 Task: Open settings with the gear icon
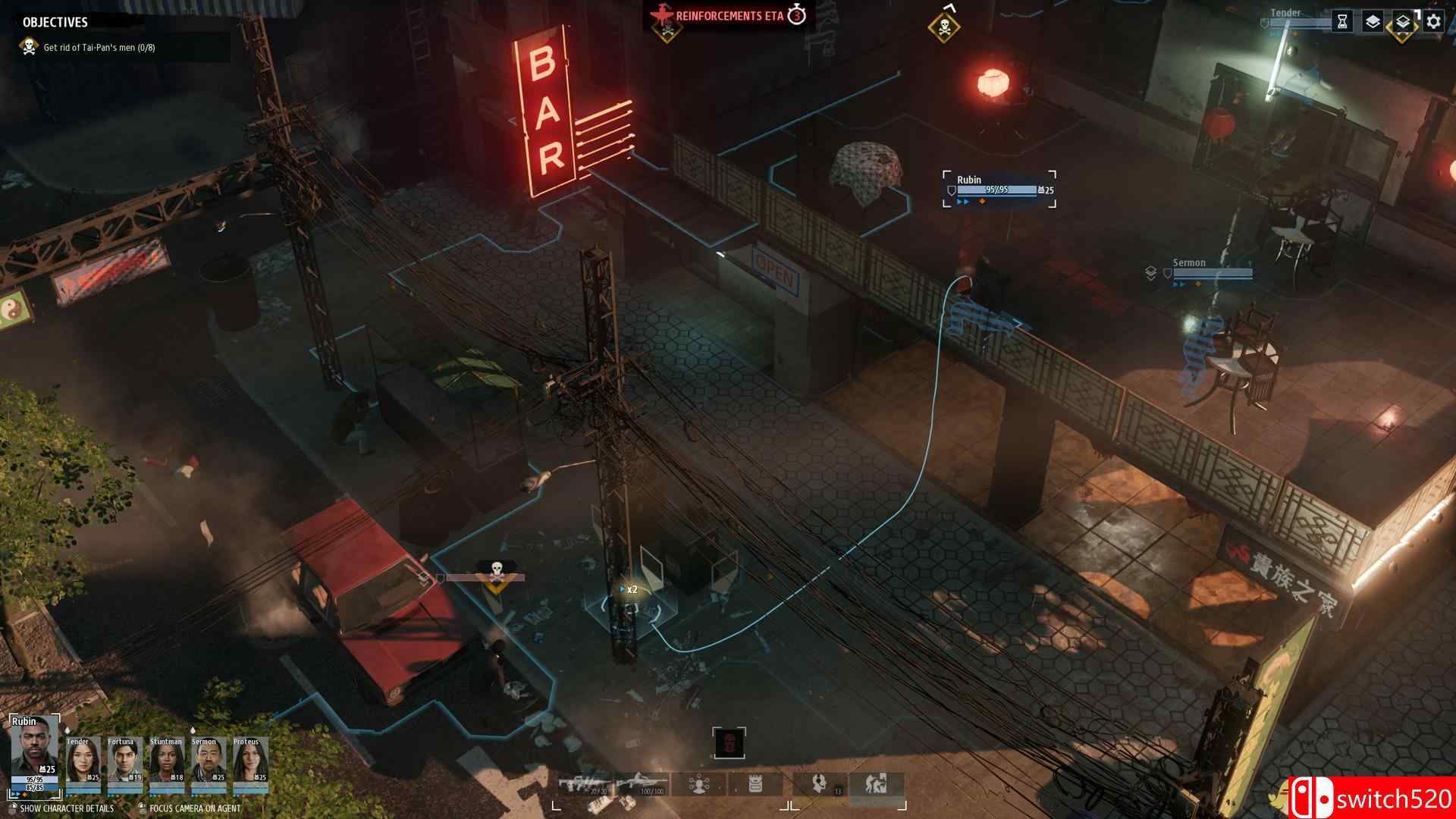click(x=1433, y=22)
